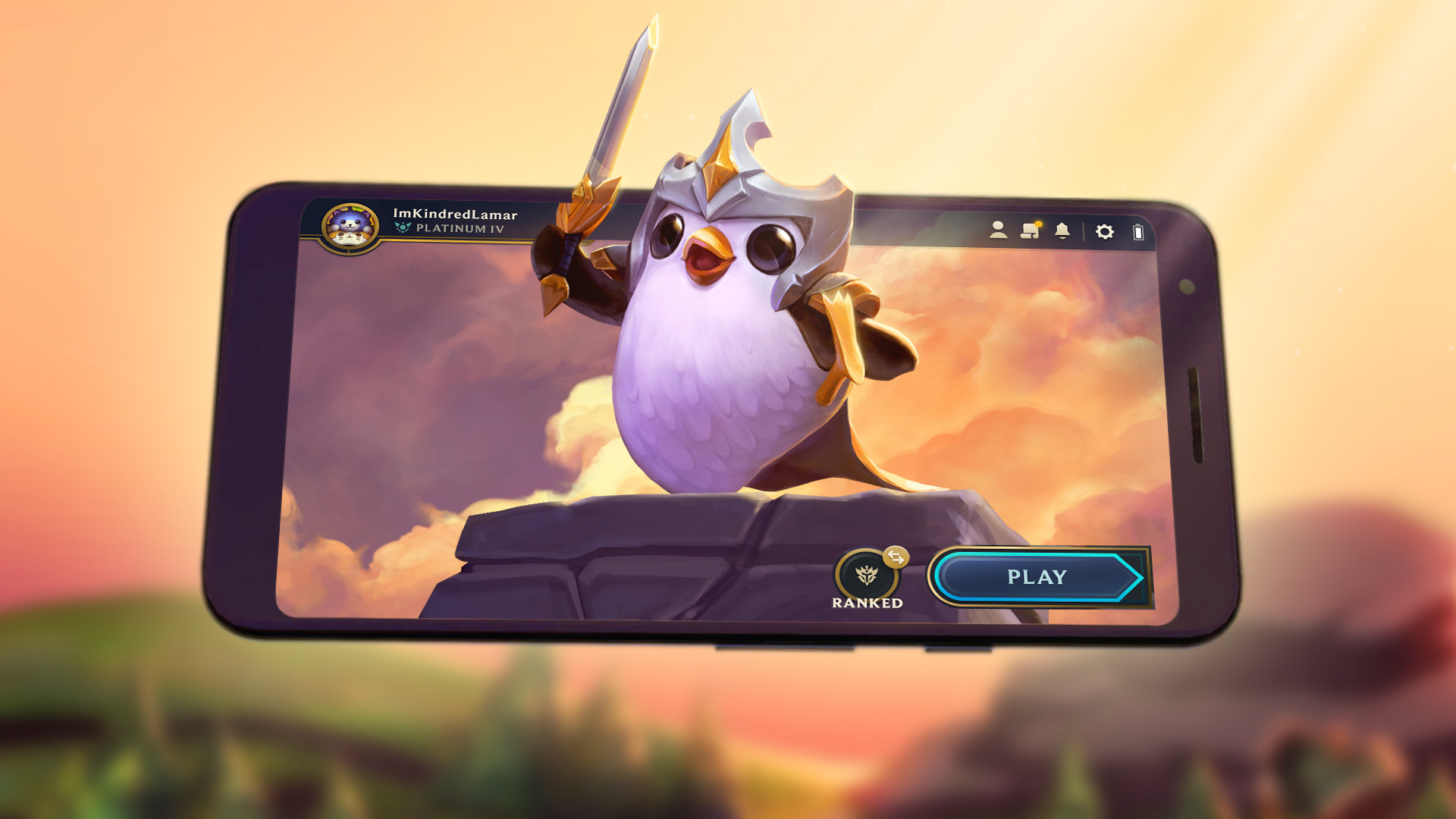Screen dimensions: 1456x819
Task: Open the friends list person icon
Action: pyautogui.click(x=997, y=230)
